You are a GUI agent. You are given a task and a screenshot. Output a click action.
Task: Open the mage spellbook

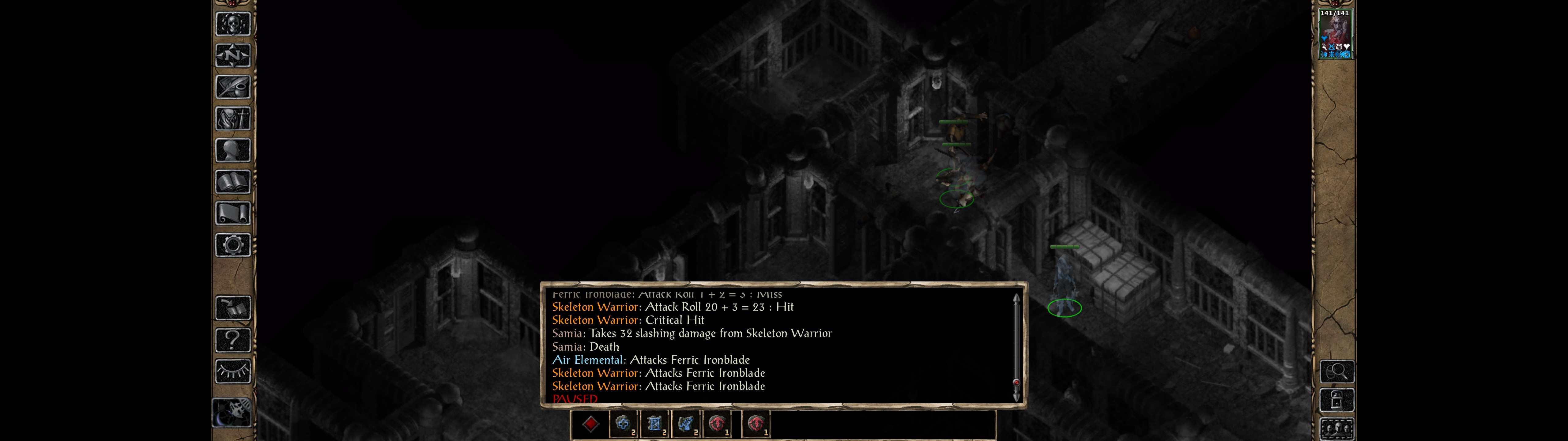point(232,182)
